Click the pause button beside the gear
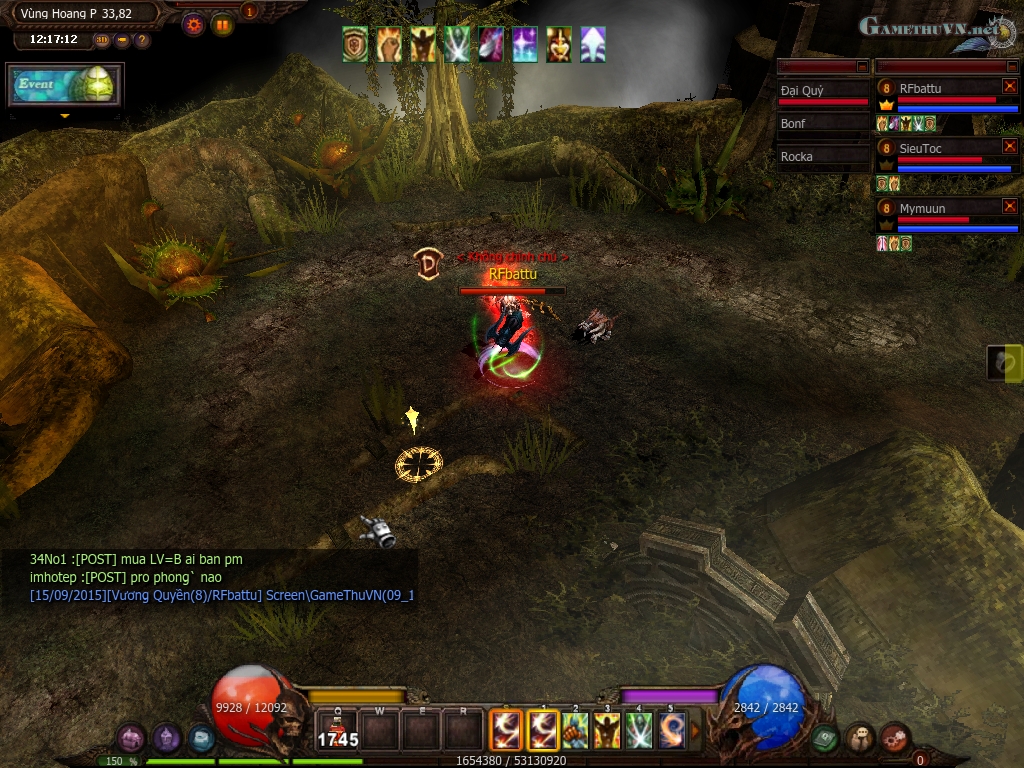1024x768 pixels. (222, 25)
